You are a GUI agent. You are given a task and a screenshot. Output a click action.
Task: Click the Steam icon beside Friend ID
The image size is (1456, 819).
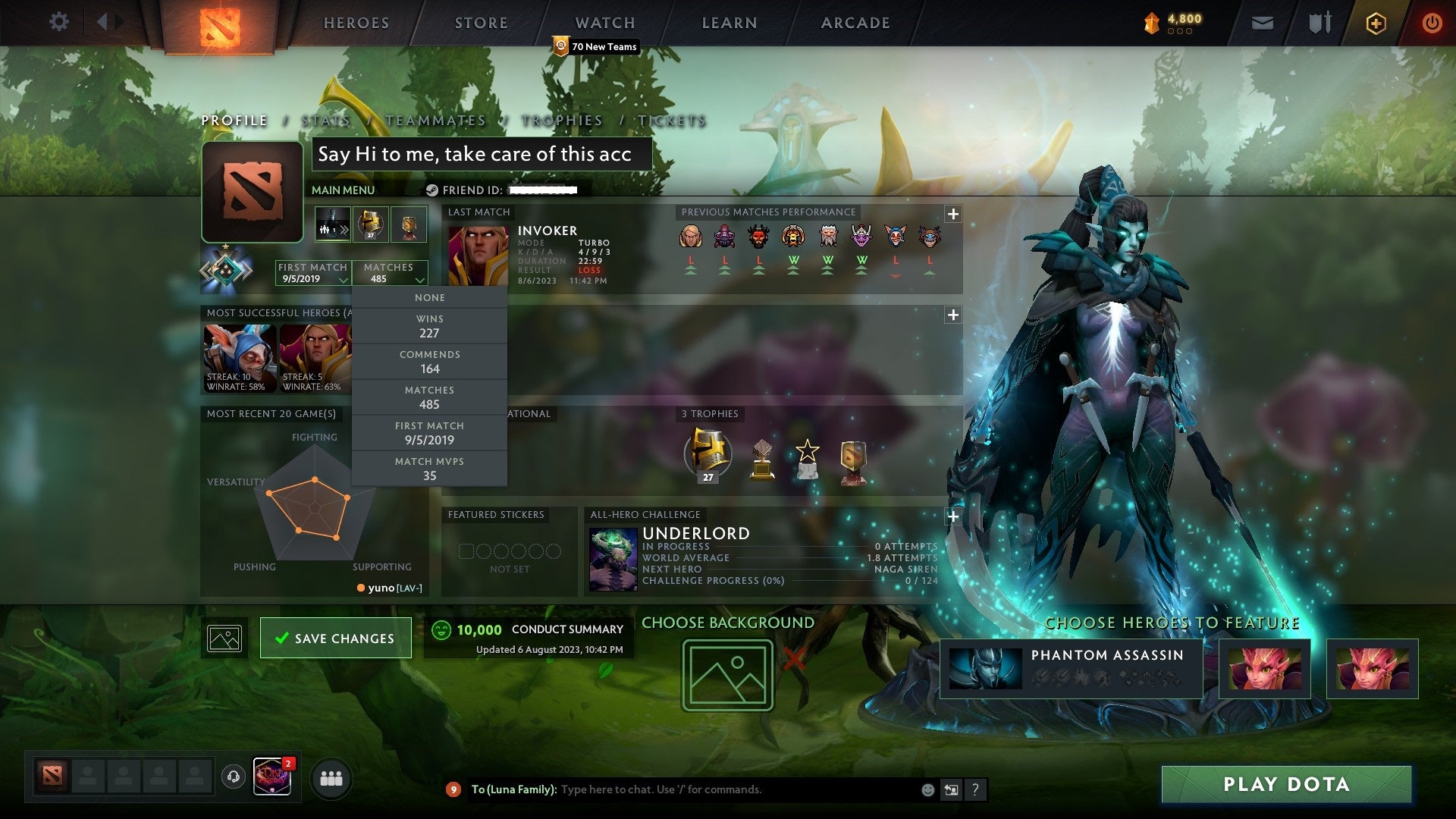[x=432, y=190]
